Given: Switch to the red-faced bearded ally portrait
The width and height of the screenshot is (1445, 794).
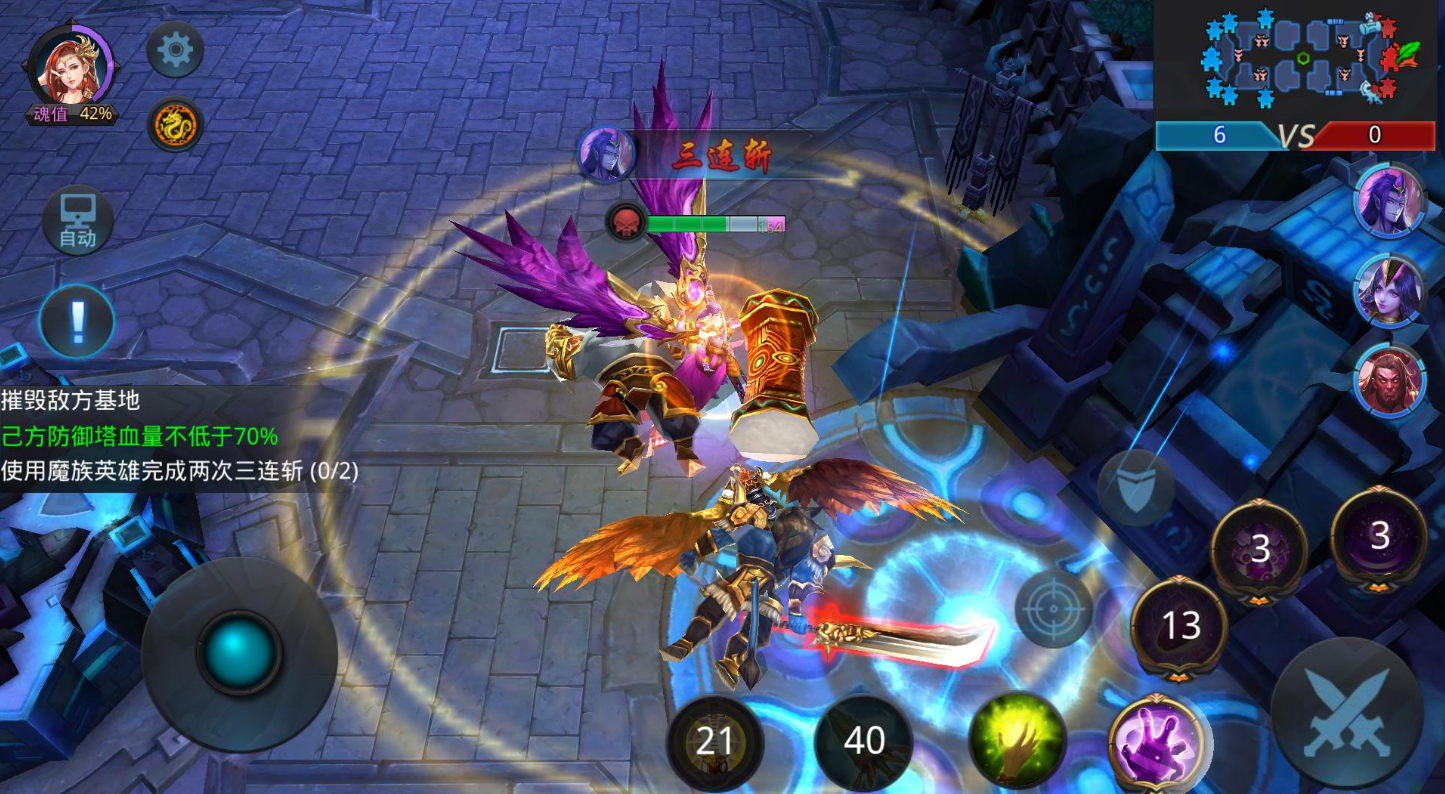Looking at the screenshot, I should pos(1390,381).
